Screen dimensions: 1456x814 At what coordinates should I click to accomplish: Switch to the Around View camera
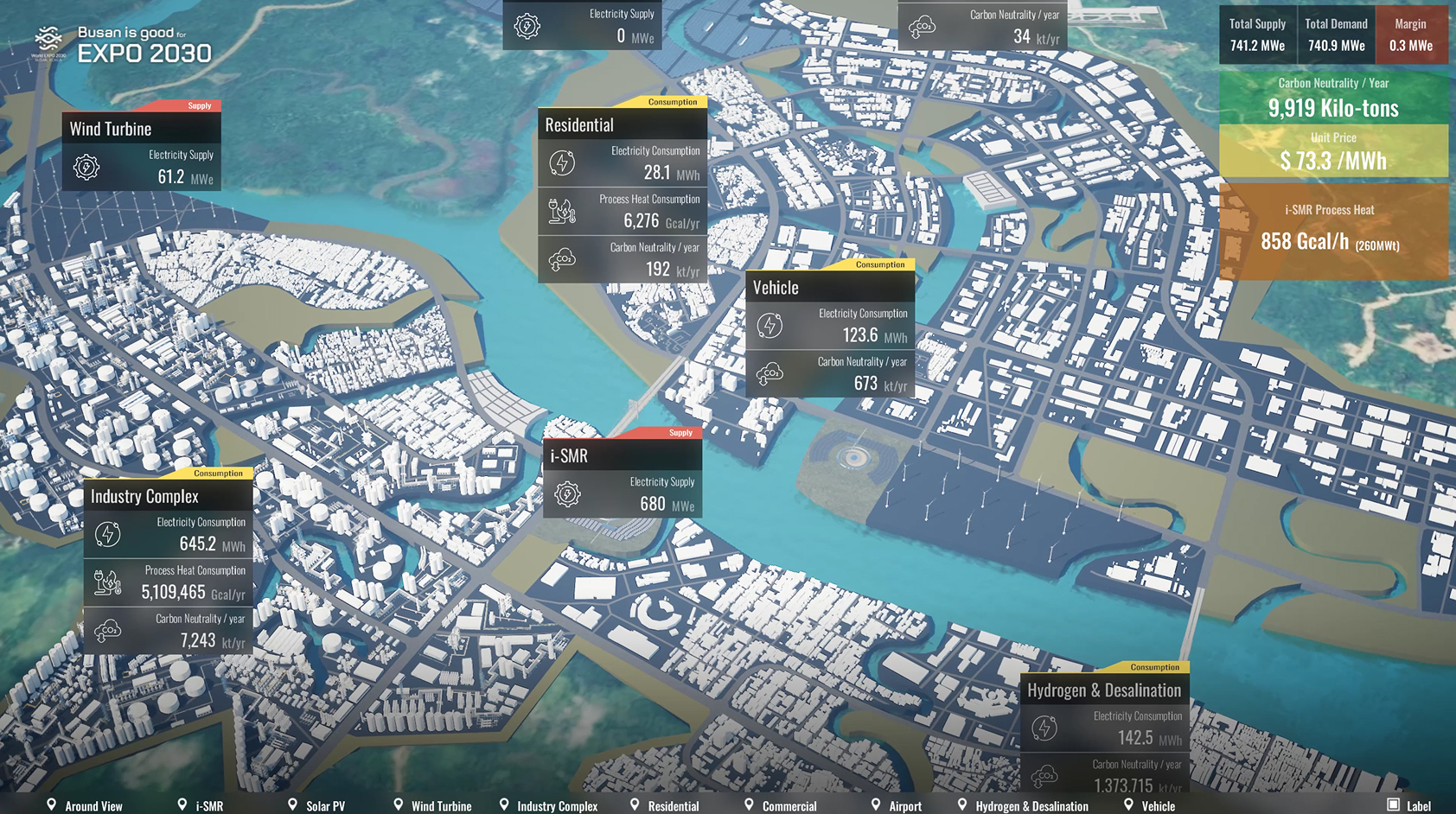point(85,805)
